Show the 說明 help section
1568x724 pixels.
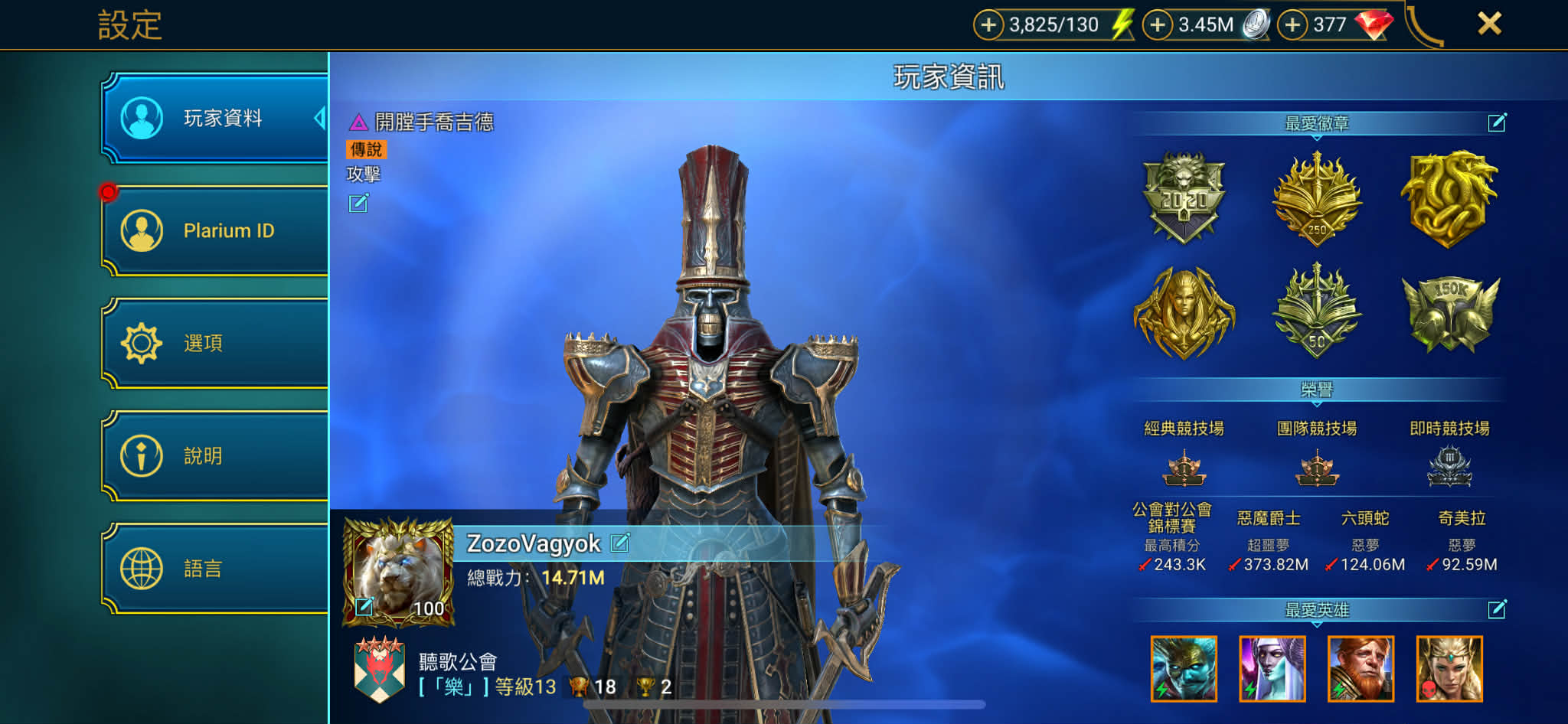click(x=216, y=455)
